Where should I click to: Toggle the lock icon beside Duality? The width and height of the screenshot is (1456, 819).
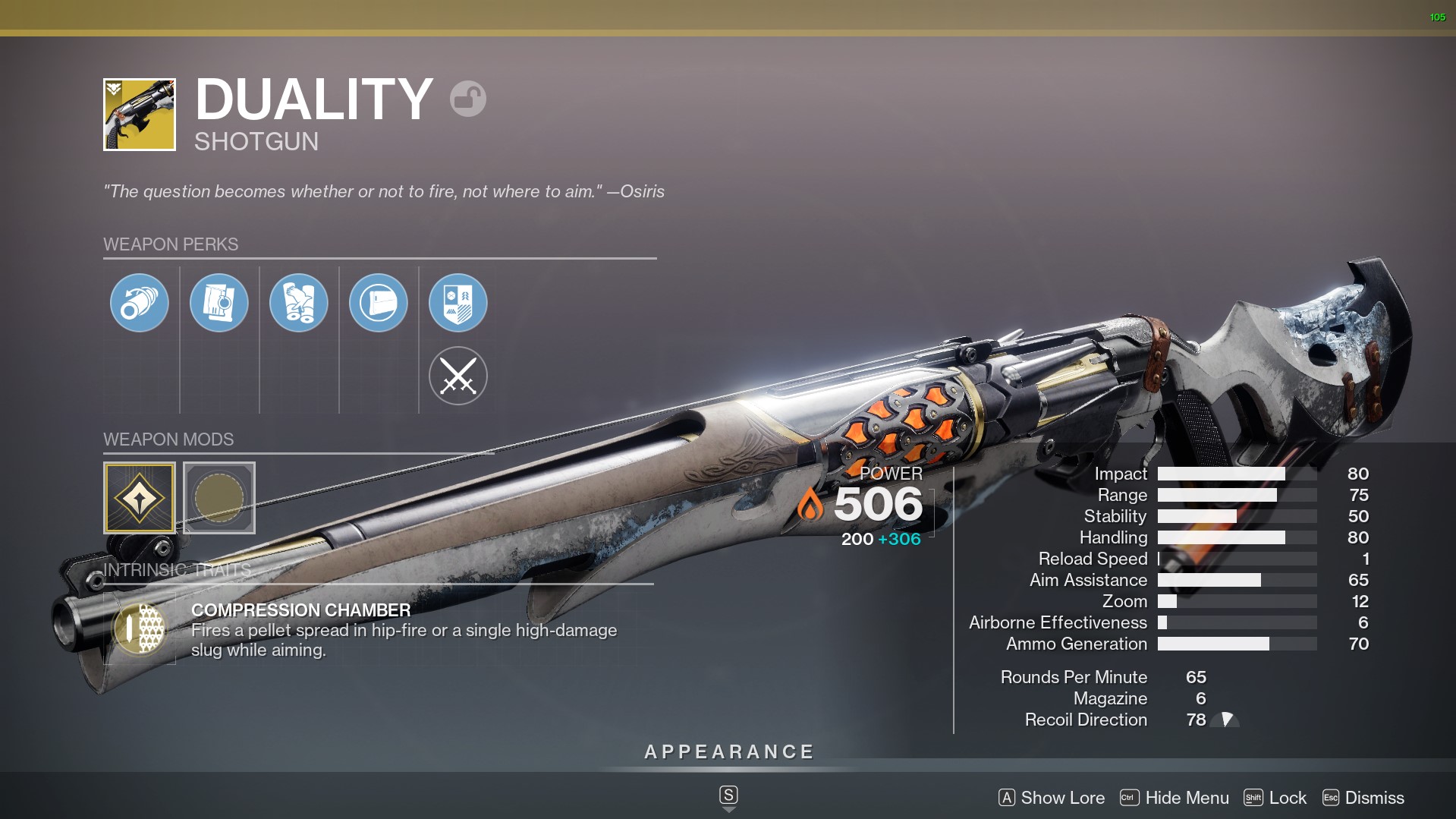click(467, 99)
